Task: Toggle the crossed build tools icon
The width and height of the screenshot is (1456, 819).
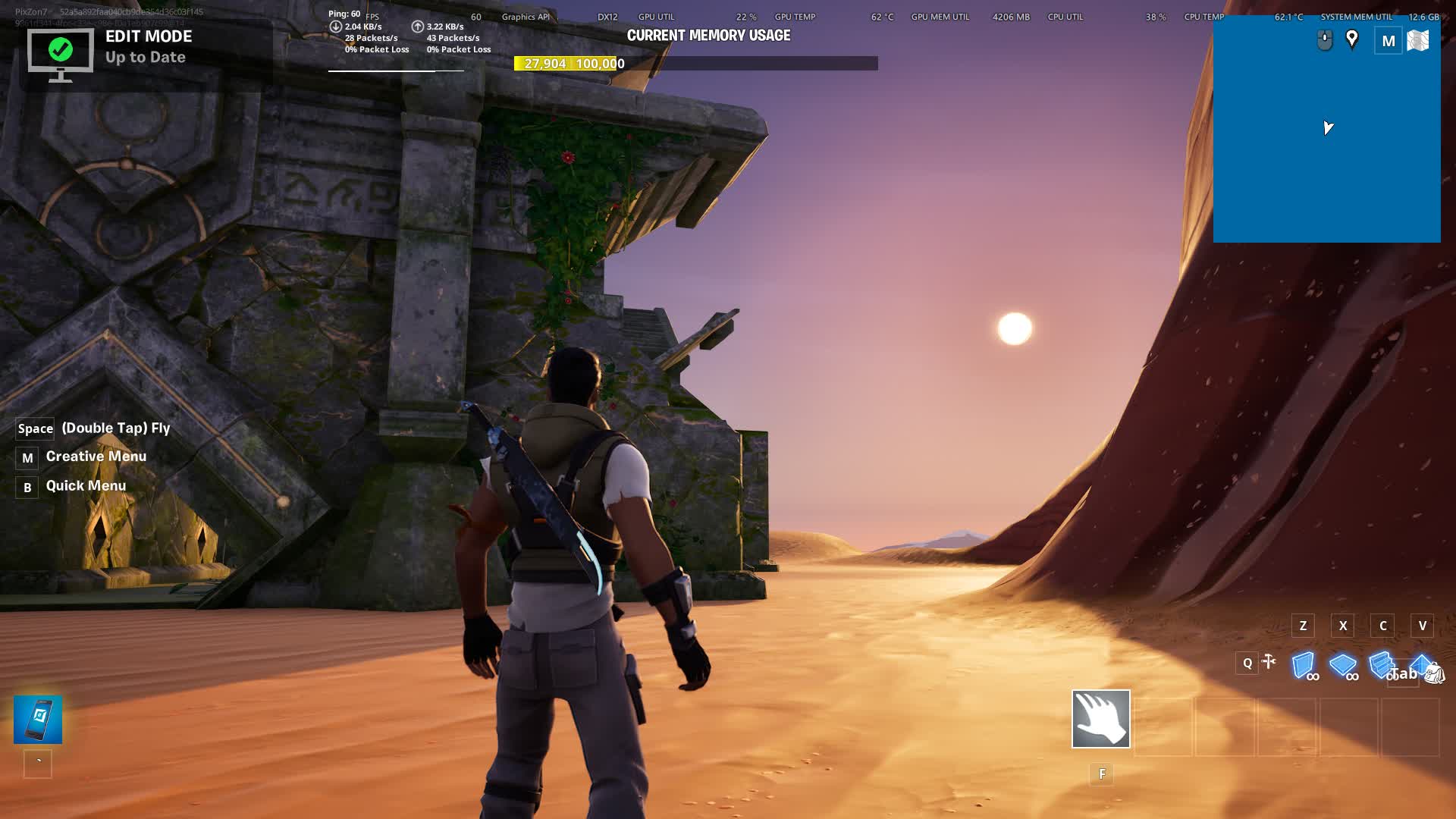Action: [1269, 663]
